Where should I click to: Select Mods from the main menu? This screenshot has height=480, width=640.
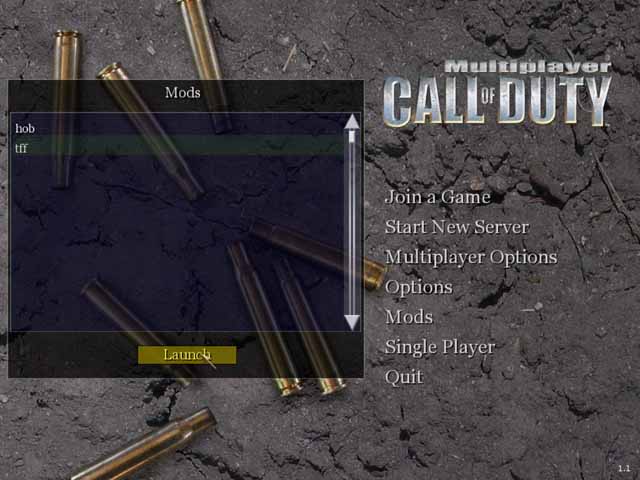tap(408, 317)
